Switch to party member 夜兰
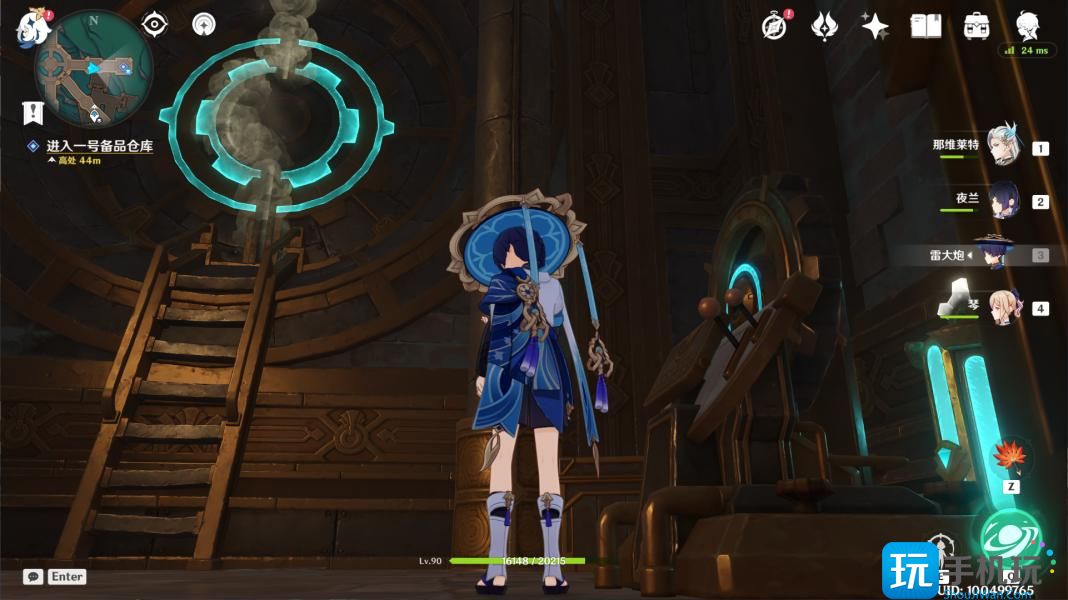The width and height of the screenshot is (1068, 600). [1002, 201]
